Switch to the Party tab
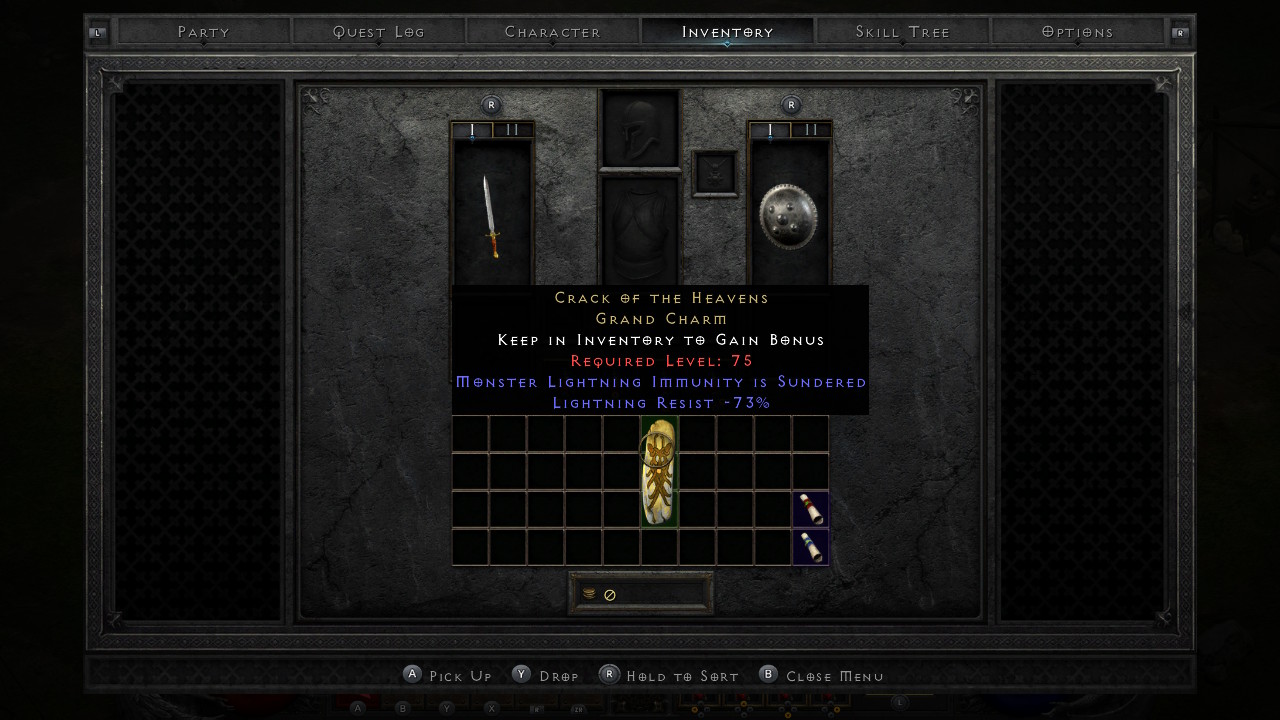The width and height of the screenshot is (1280, 720). 204,32
